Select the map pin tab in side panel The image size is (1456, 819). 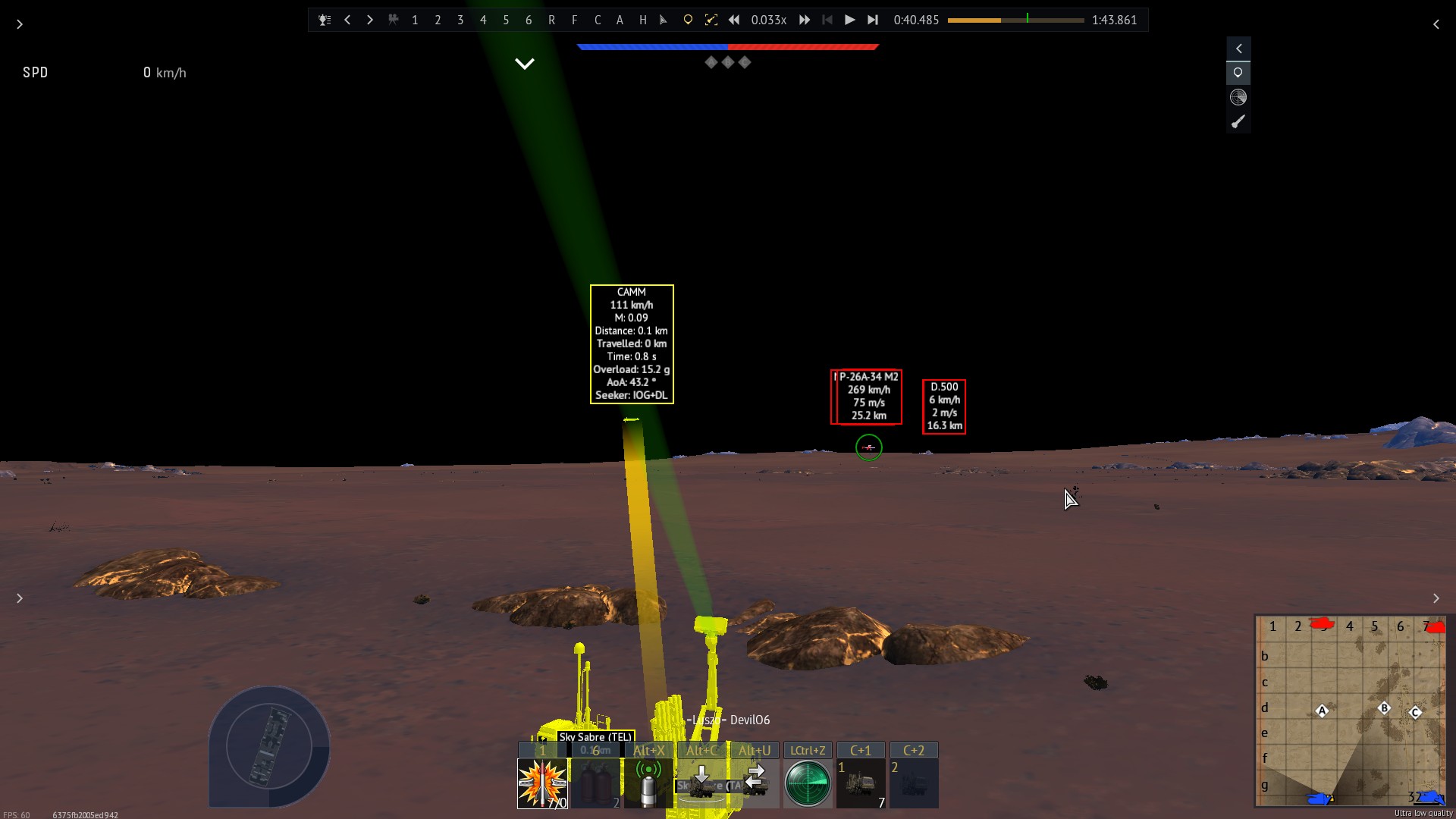1238,73
